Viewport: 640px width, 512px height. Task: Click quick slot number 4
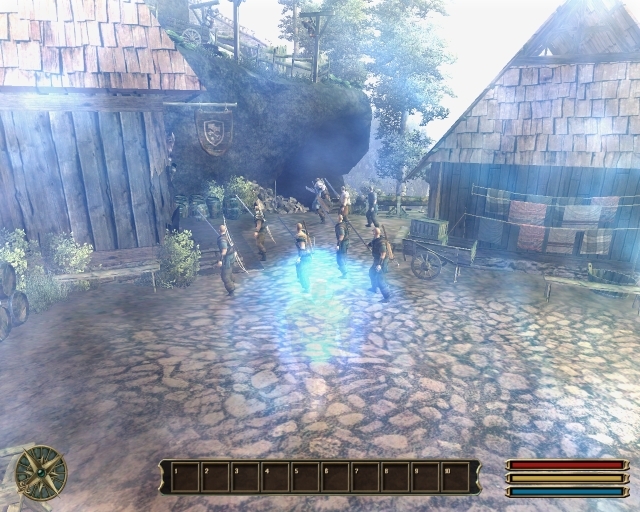coord(275,477)
